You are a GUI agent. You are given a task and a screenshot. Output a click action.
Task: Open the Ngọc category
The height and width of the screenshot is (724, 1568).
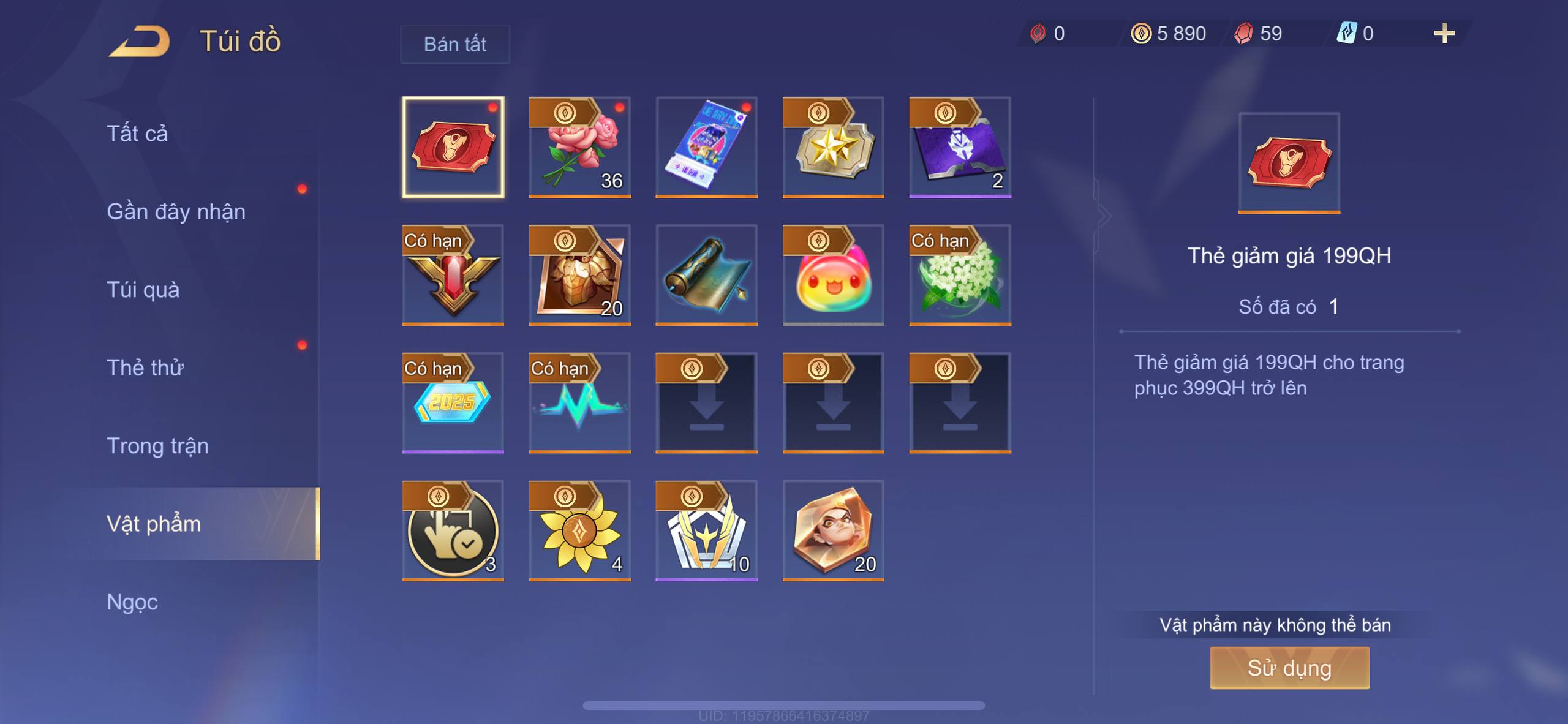[132, 602]
